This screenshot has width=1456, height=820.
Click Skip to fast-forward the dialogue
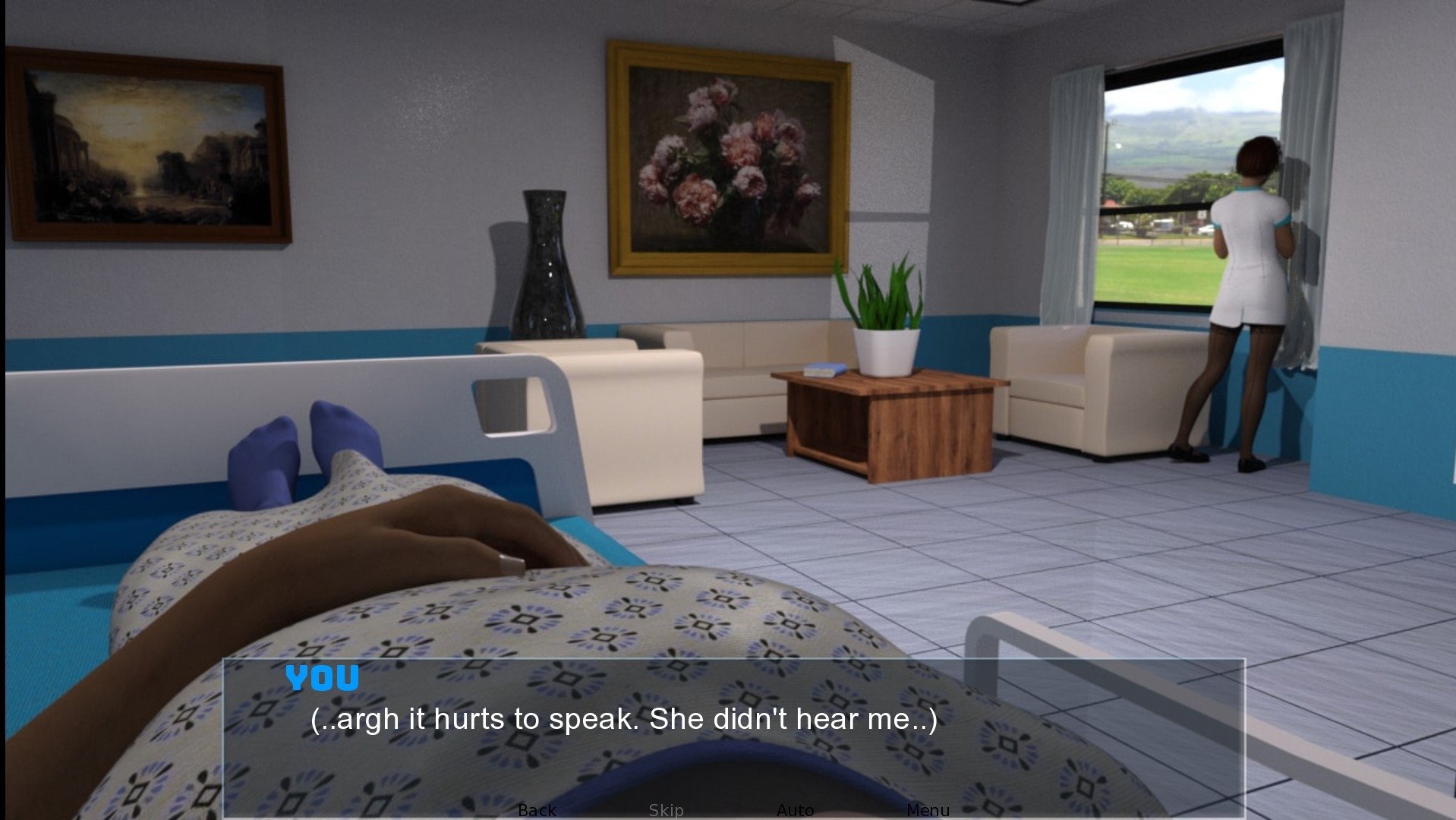pos(666,809)
